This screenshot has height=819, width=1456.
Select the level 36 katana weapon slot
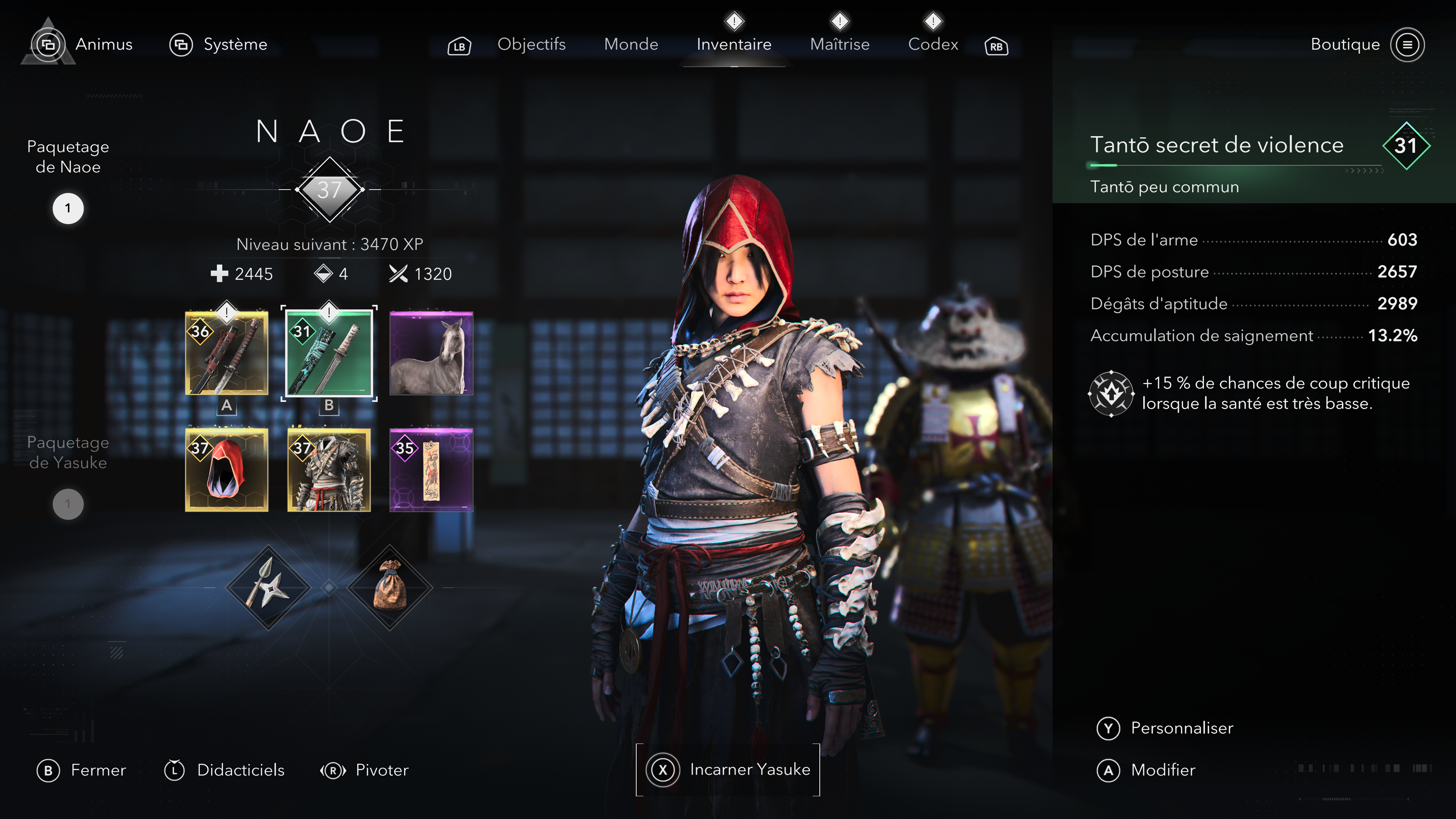[x=227, y=353]
